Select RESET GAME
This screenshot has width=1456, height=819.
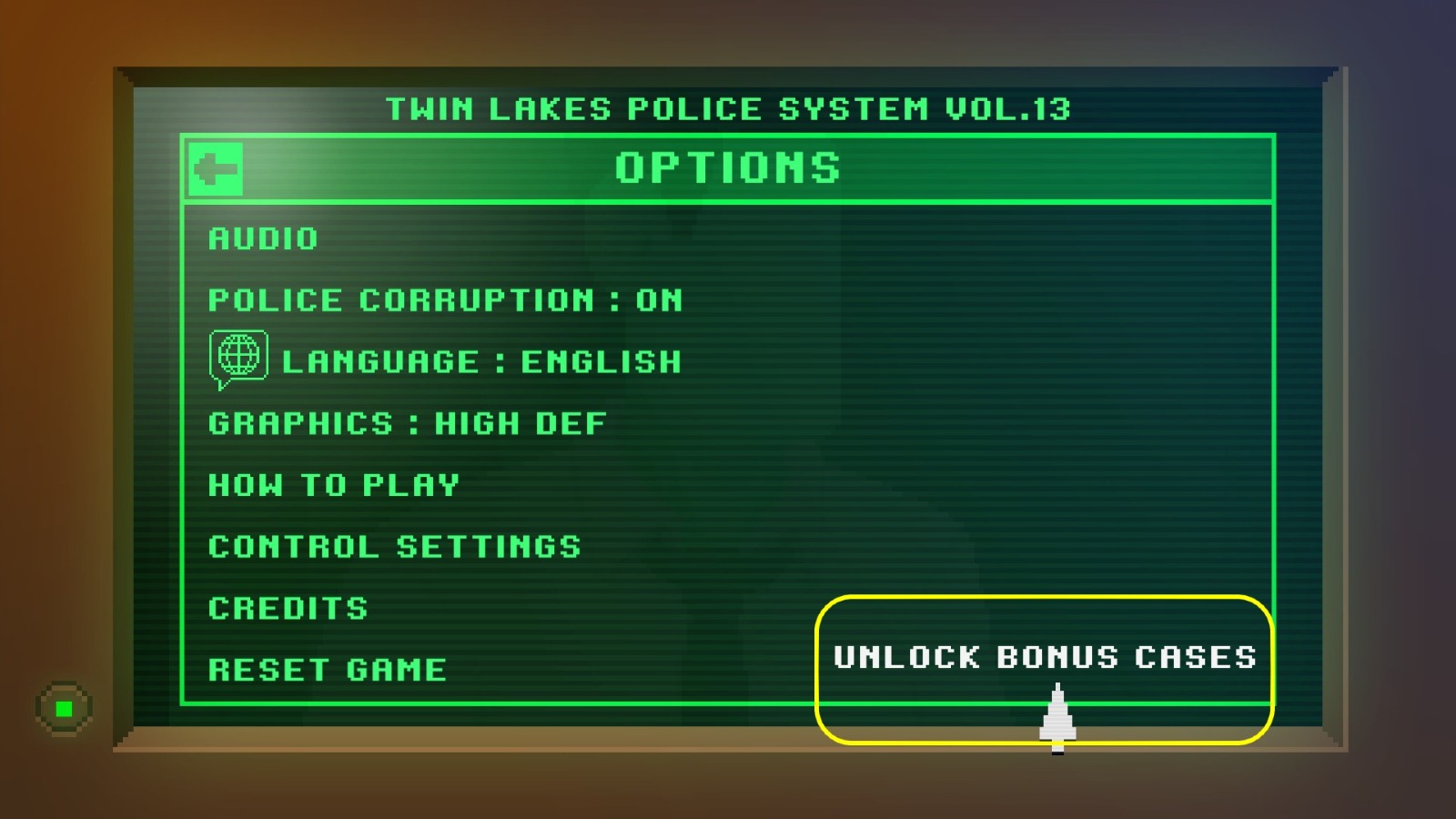pyautogui.click(x=327, y=669)
